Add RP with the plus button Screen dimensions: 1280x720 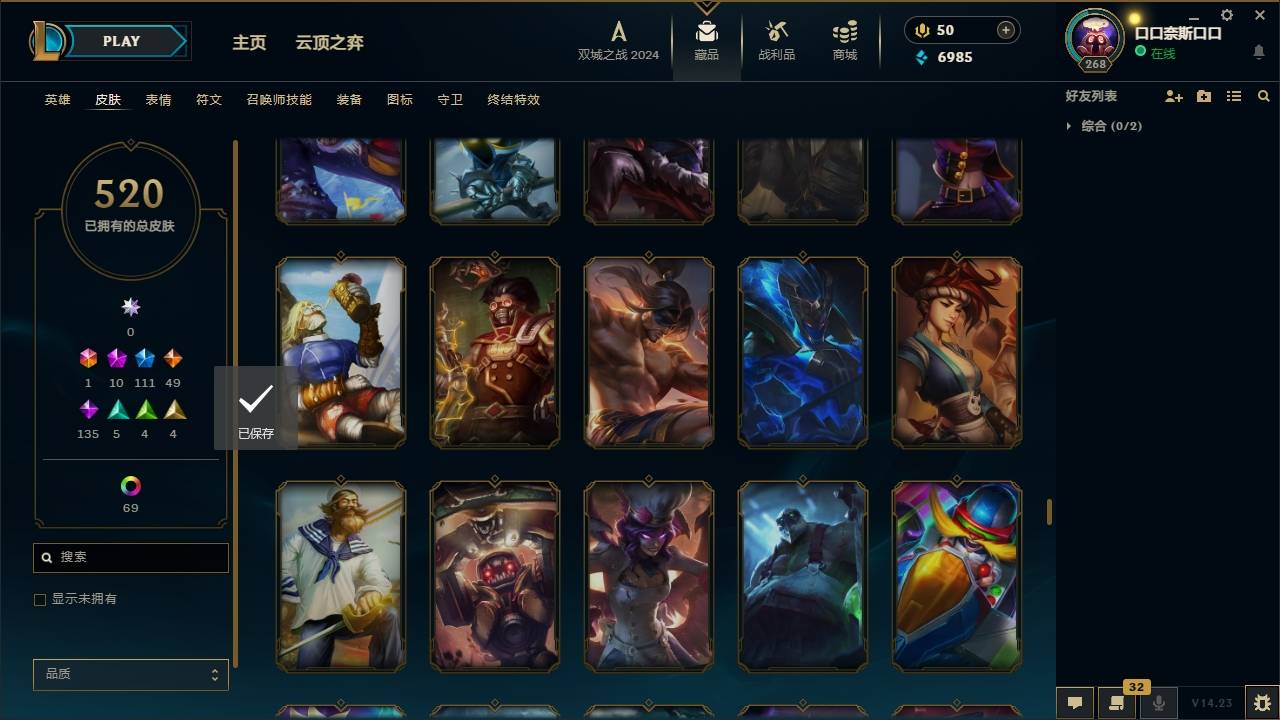pos(1004,29)
